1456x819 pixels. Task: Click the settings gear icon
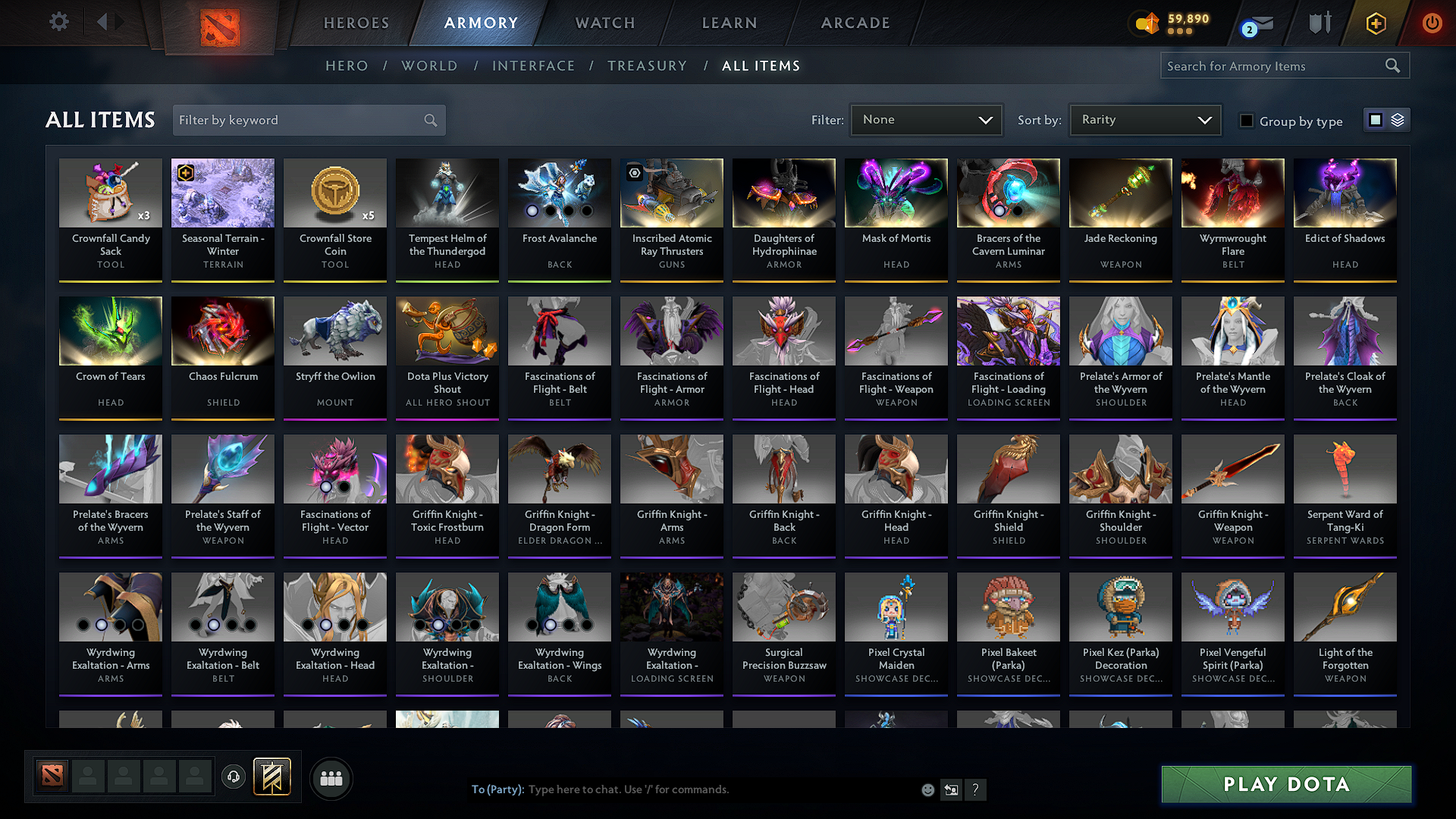pos(58,21)
